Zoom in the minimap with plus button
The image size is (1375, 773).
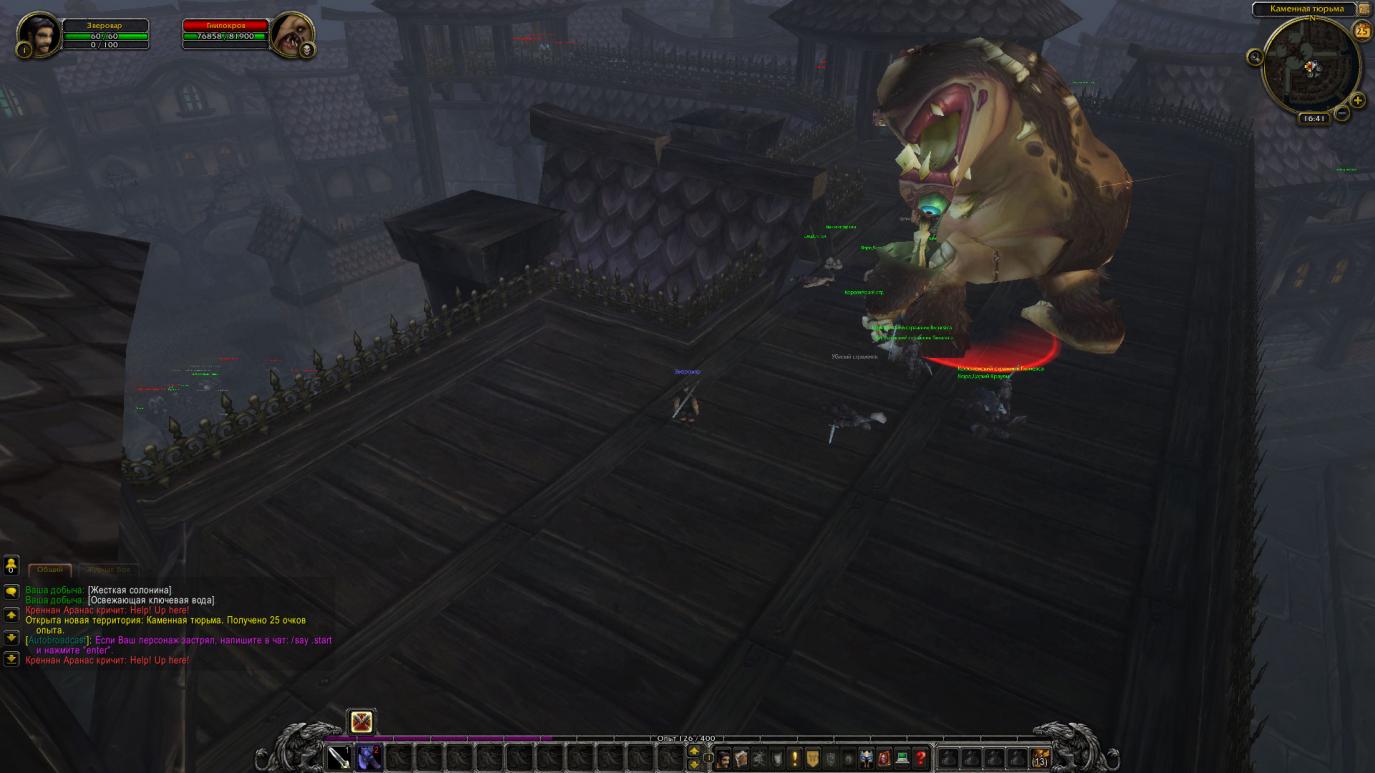point(1358,100)
